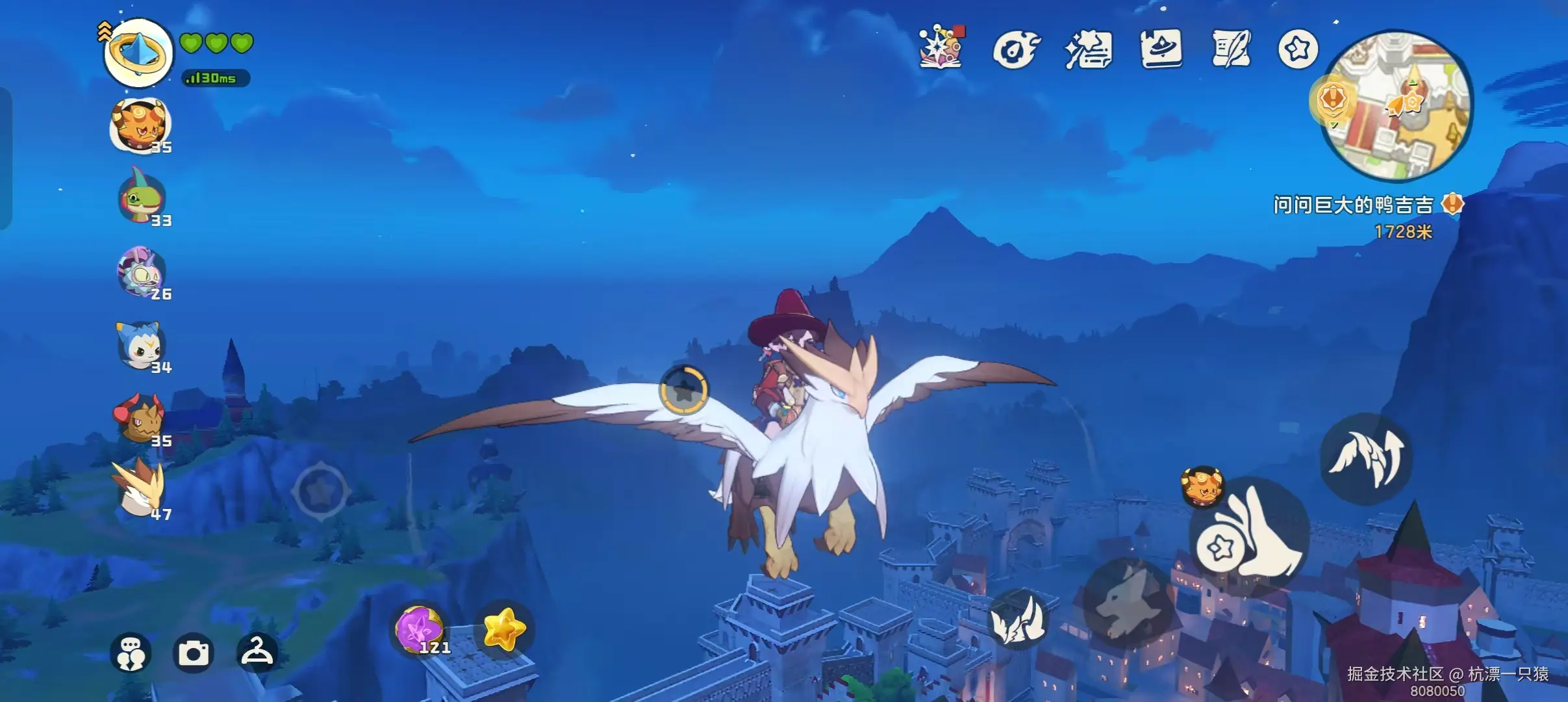
Task: Activate the wolf silhouette button
Action: (1128, 602)
